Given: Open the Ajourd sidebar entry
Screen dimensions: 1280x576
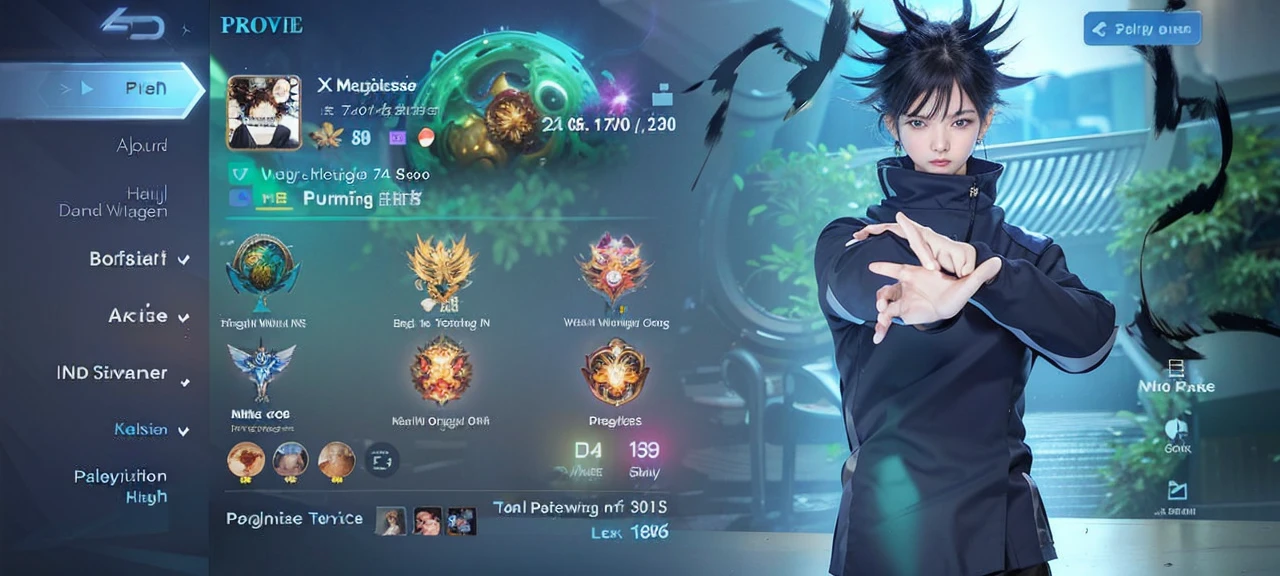Looking at the screenshot, I should coord(141,146).
